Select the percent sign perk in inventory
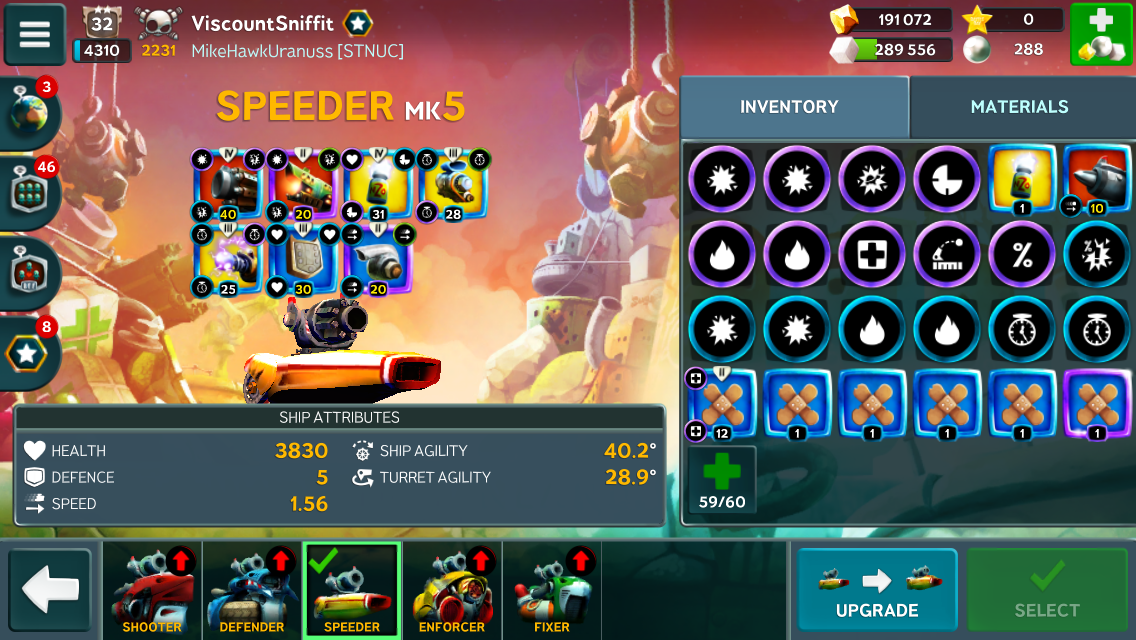The image size is (1136, 640). point(1021,254)
